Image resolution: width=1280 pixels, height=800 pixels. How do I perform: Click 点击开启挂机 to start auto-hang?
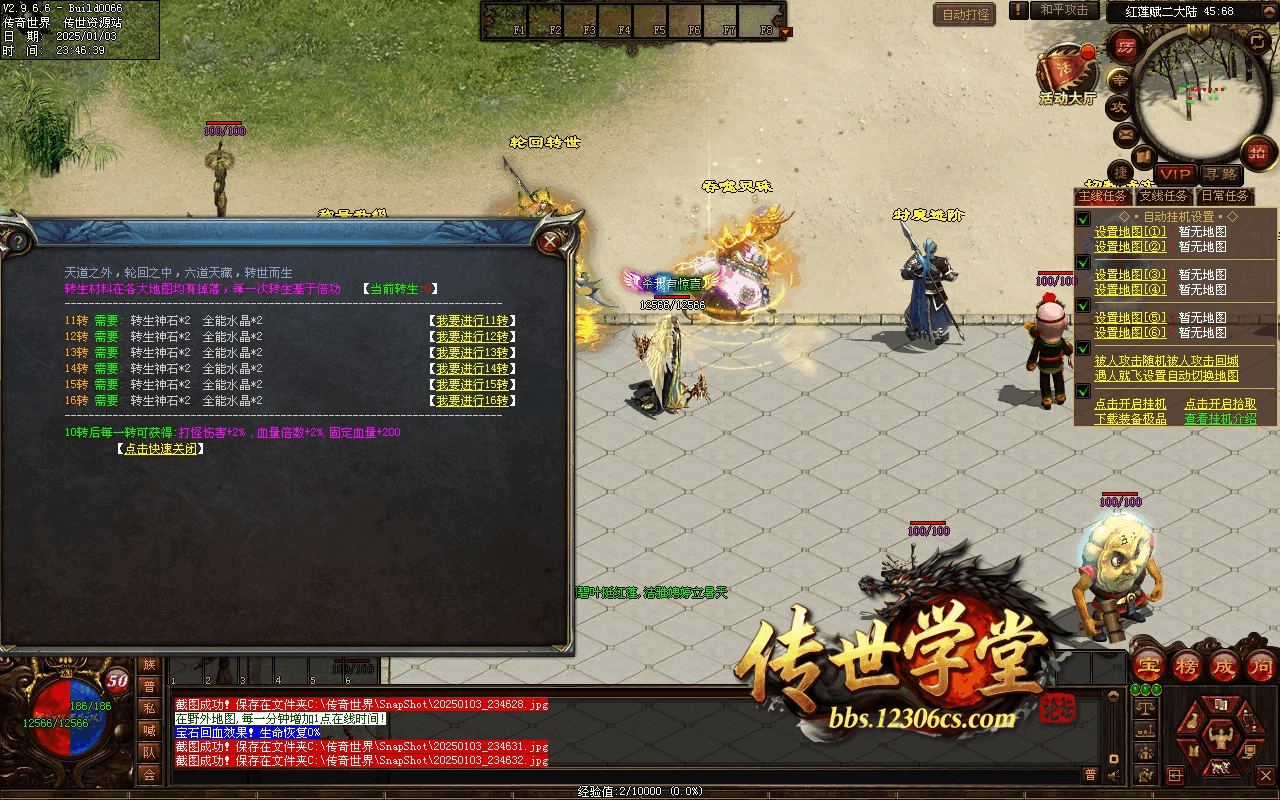[x=1130, y=404]
